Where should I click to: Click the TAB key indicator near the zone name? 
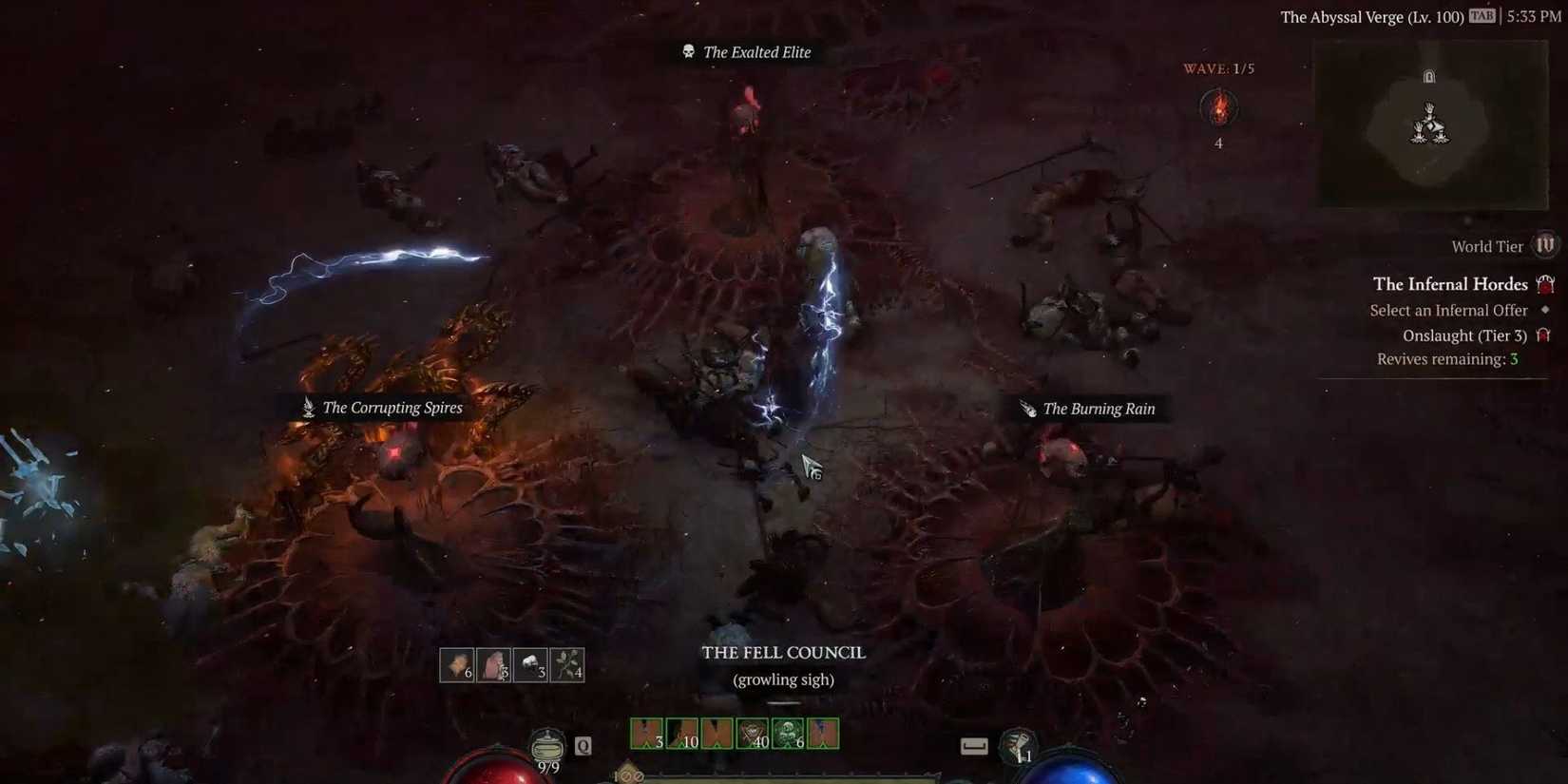click(x=1481, y=16)
